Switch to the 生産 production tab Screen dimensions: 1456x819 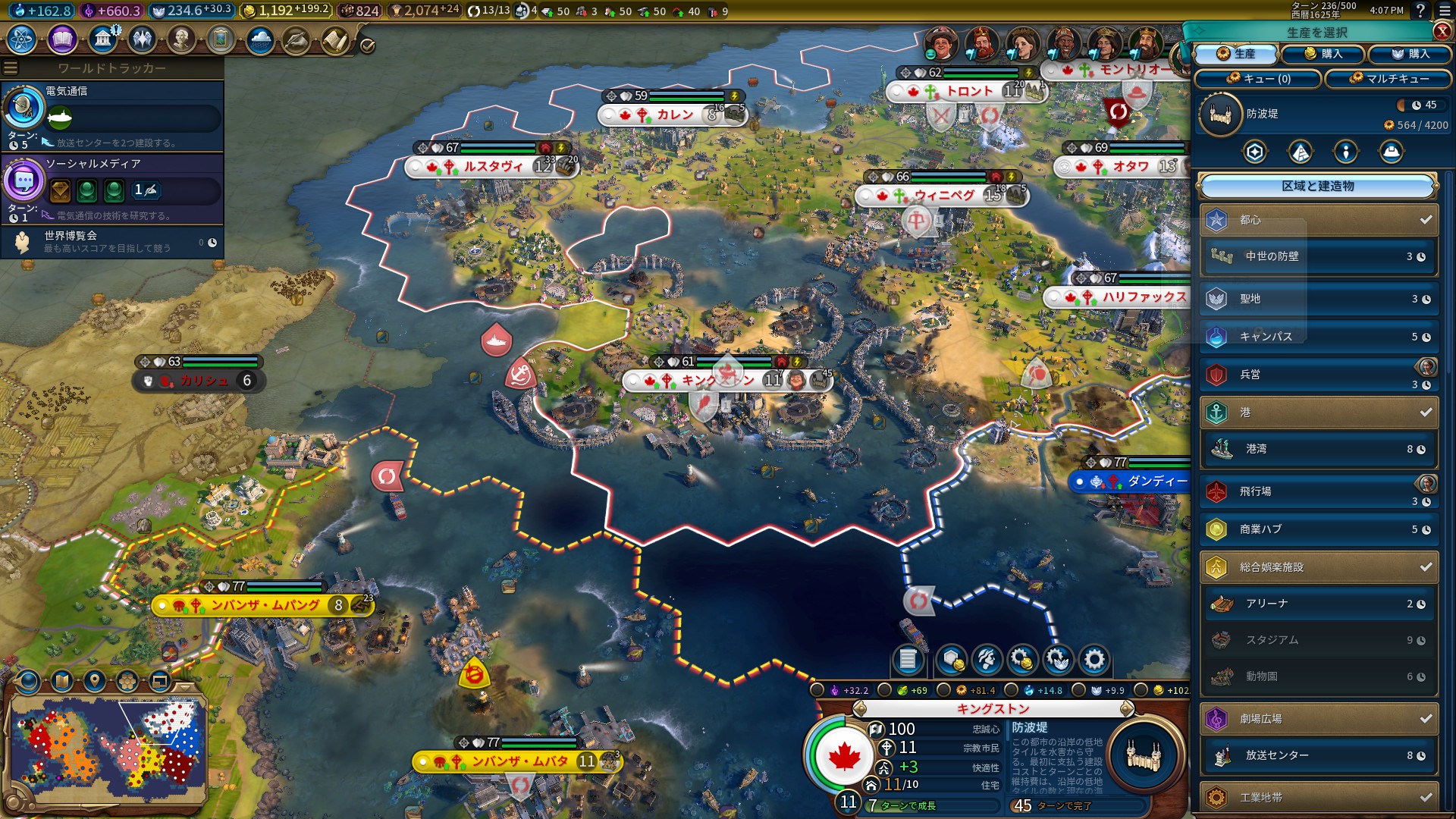pos(1236,54)
